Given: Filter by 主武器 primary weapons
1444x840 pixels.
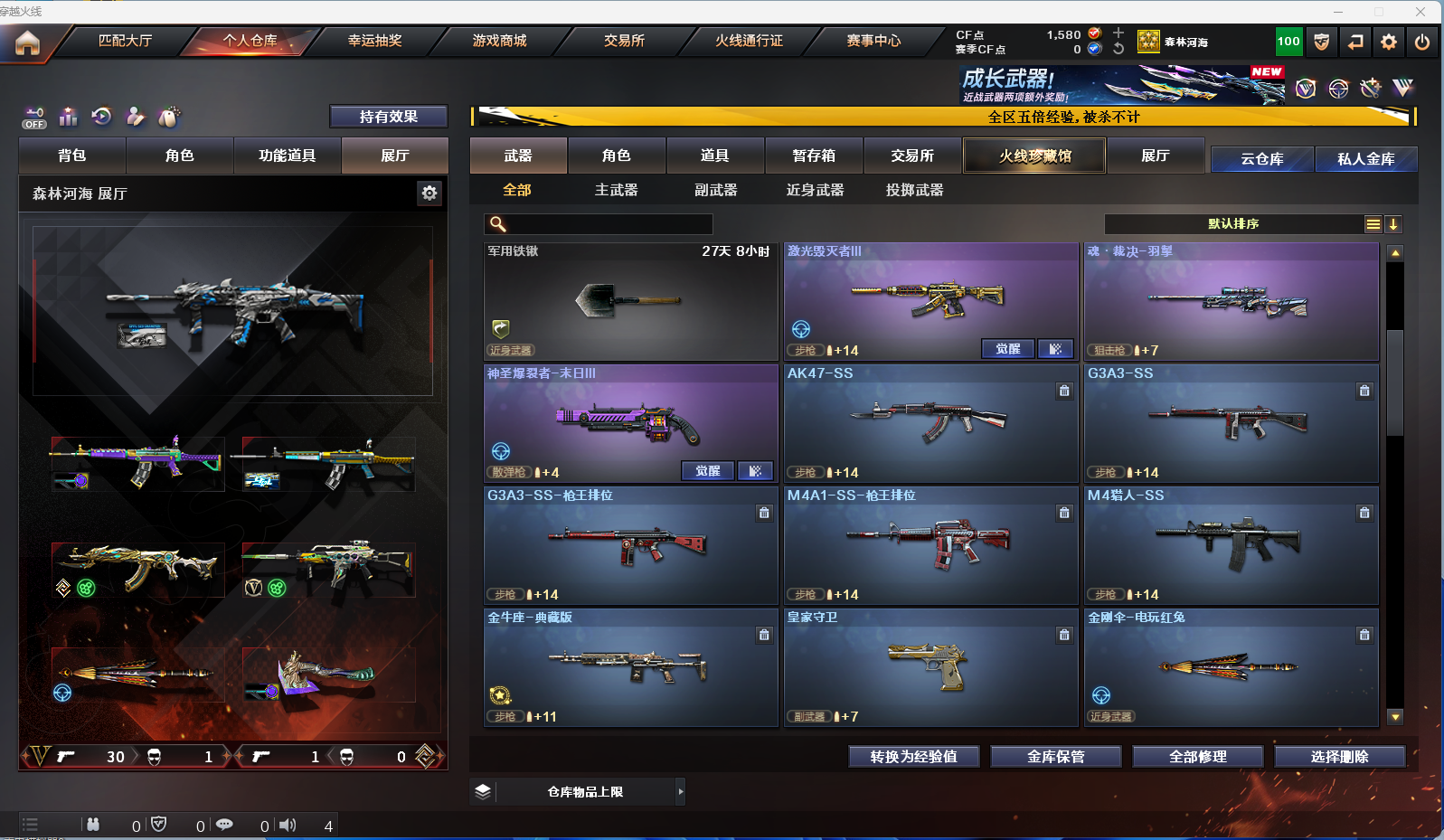Looking at the screenshot, I should 616,190.
